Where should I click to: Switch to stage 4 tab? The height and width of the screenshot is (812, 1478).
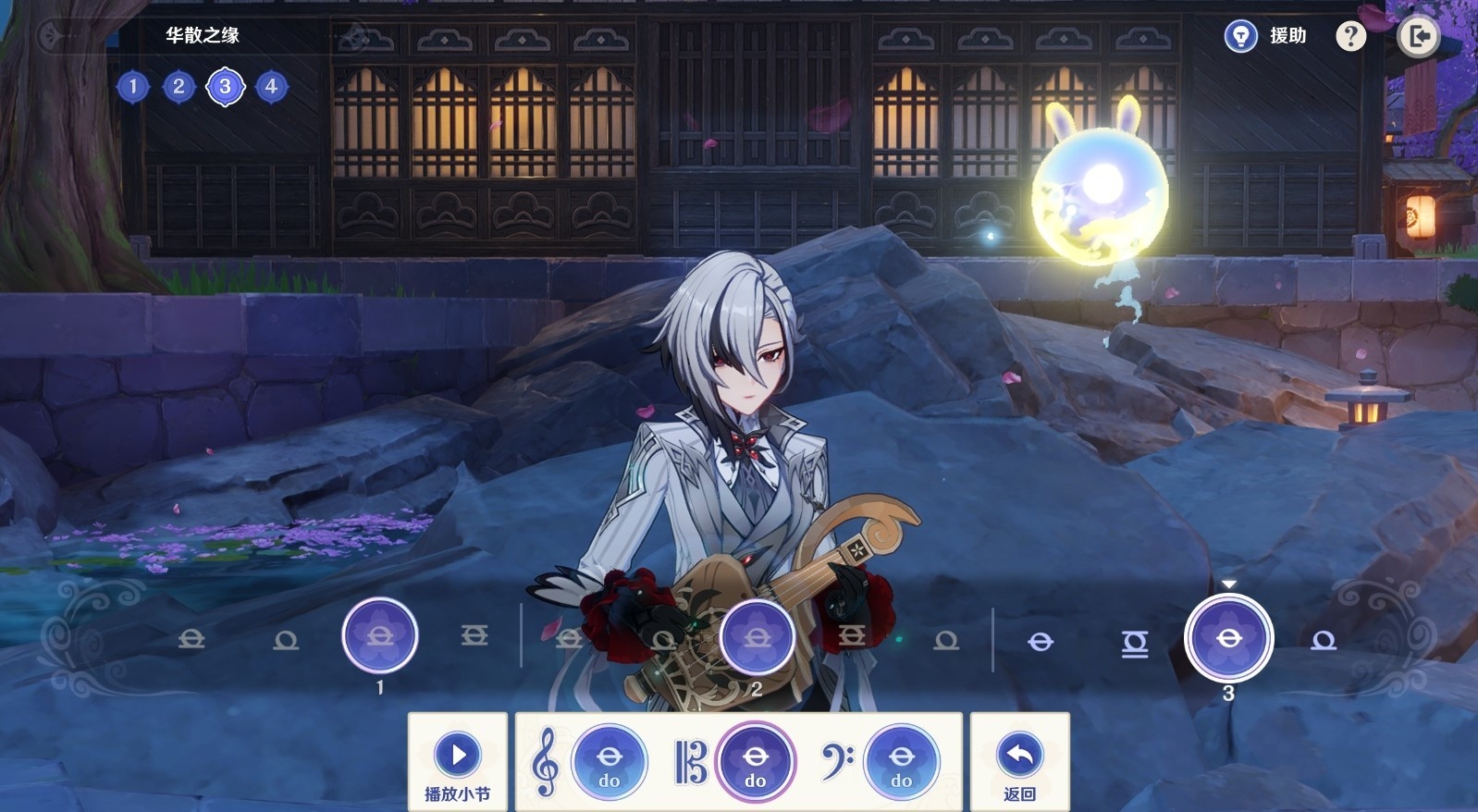tap(271, 87)
